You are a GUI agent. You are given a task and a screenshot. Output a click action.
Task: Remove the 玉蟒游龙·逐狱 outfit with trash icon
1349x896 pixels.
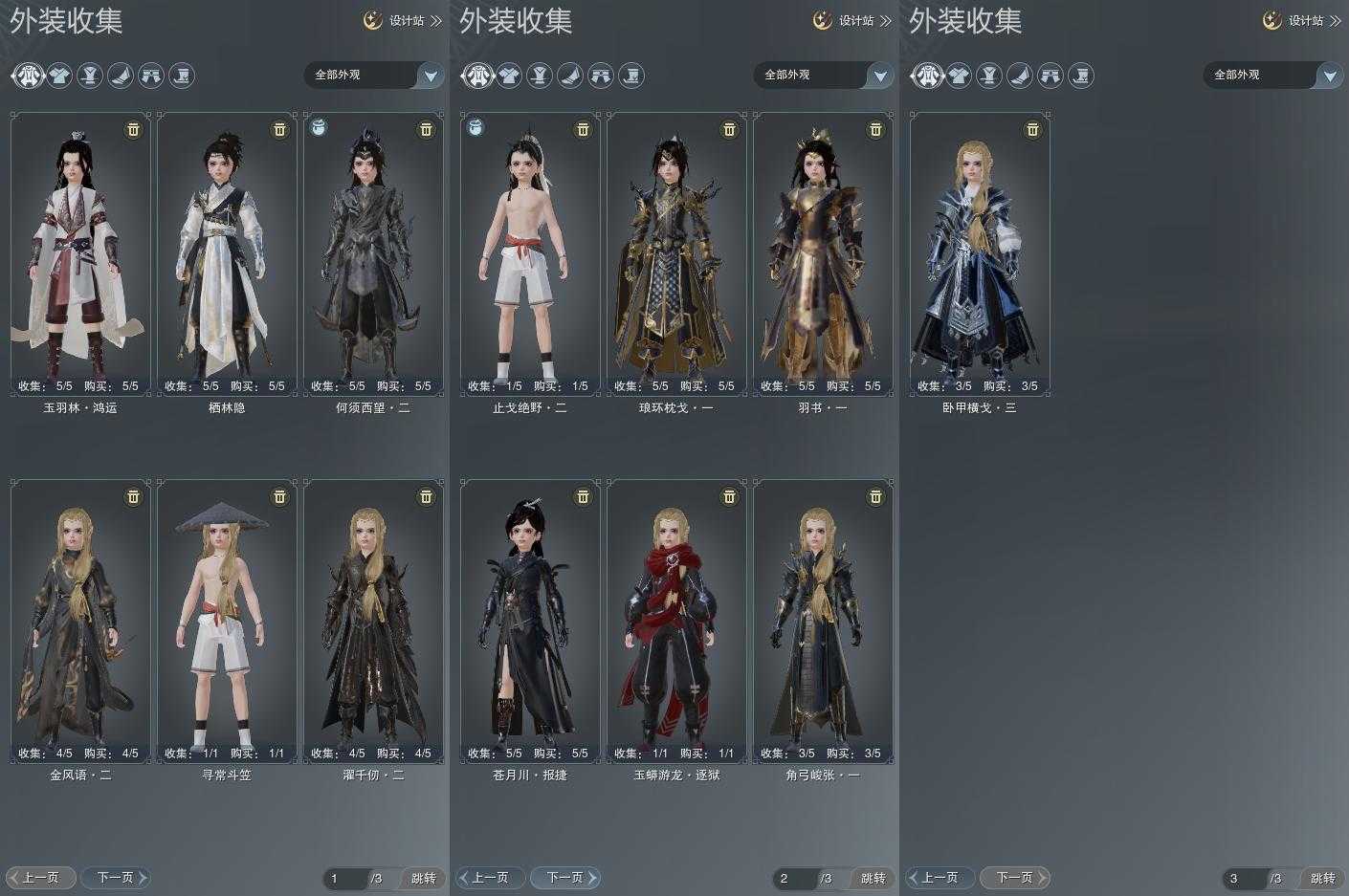tap(729, 496)
